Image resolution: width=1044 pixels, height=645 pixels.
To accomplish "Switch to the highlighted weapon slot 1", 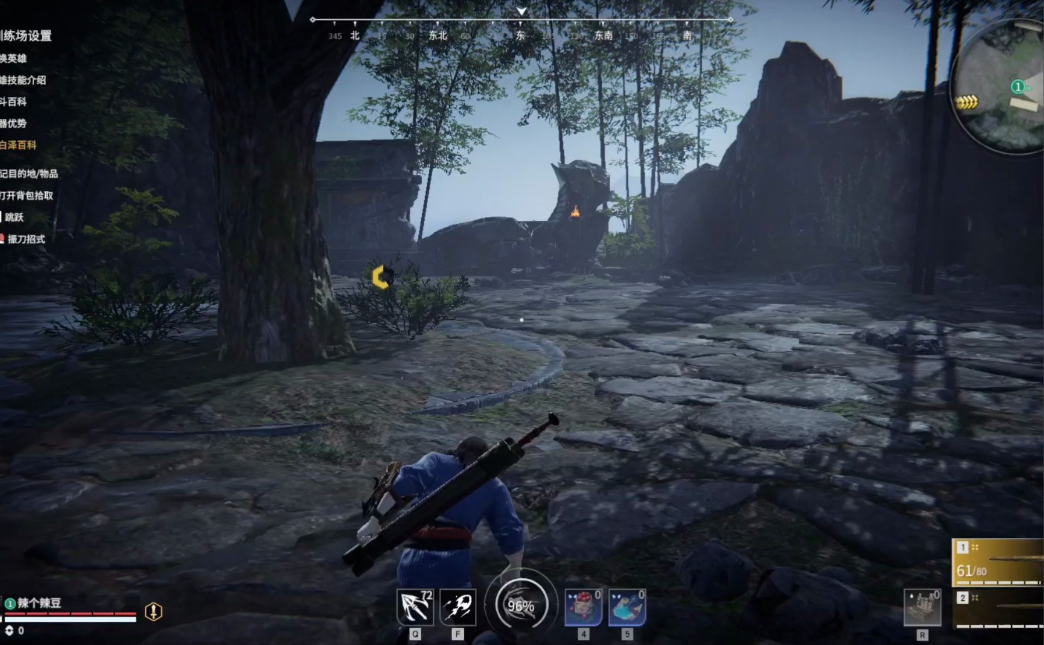I will pyautogui.click(x=998, y=562).
